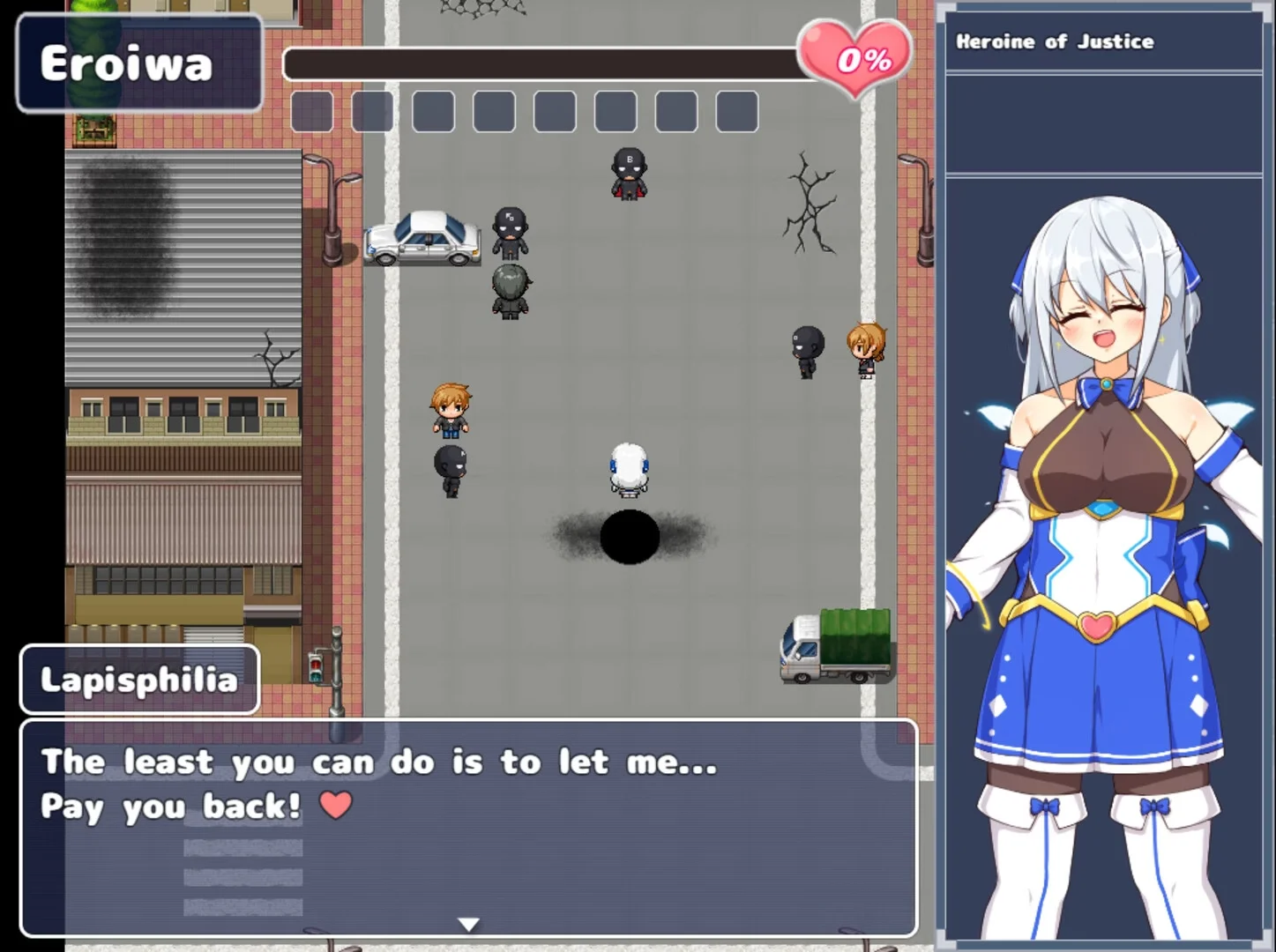Click Lapisphilia's dialogue text box
The width and height of the screenshot is (1276, 952).
[468, 827]
